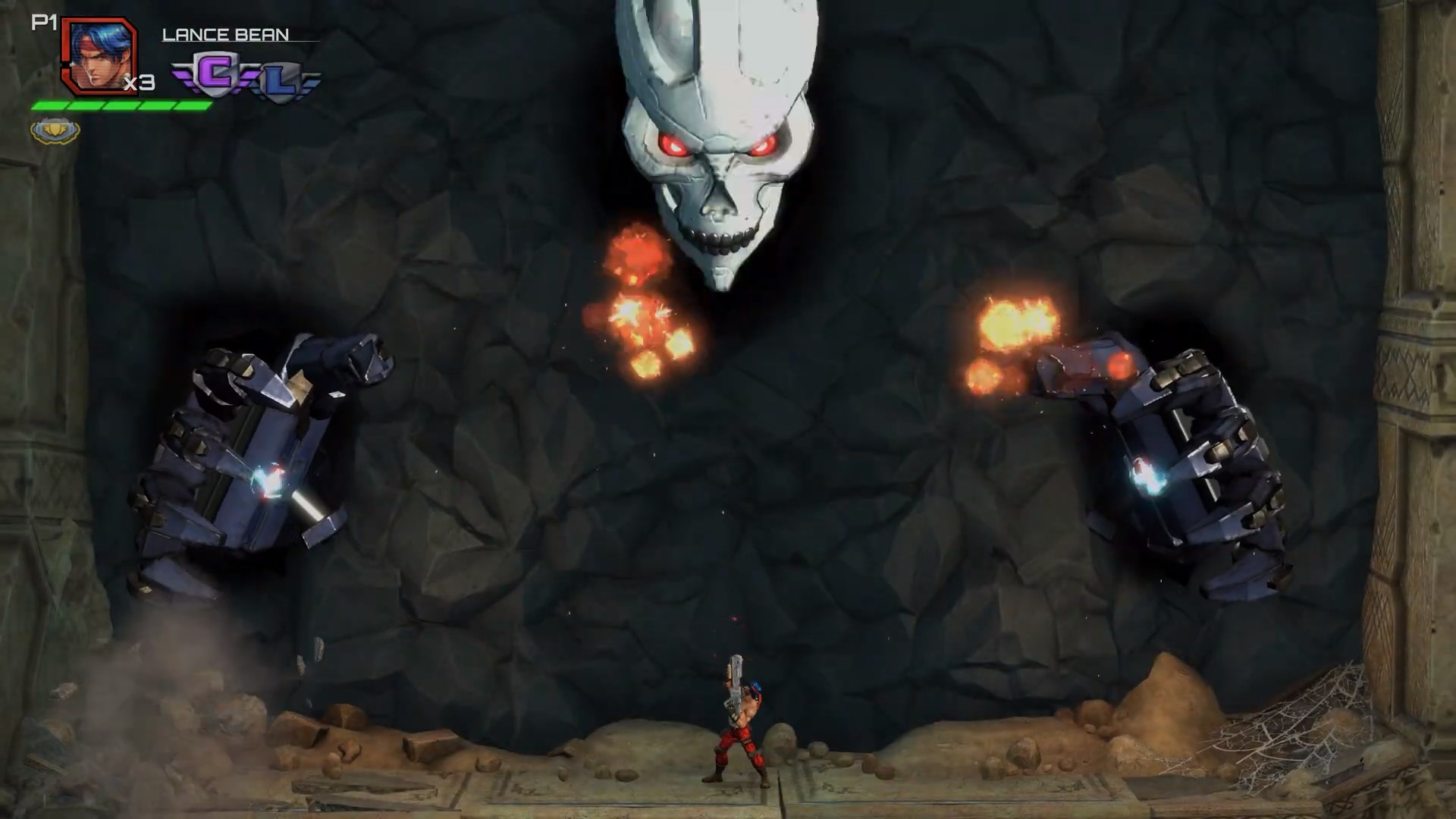Click Lance Bean's character portrait
This screenshot has width=1456, height=819.
[98, 57]
